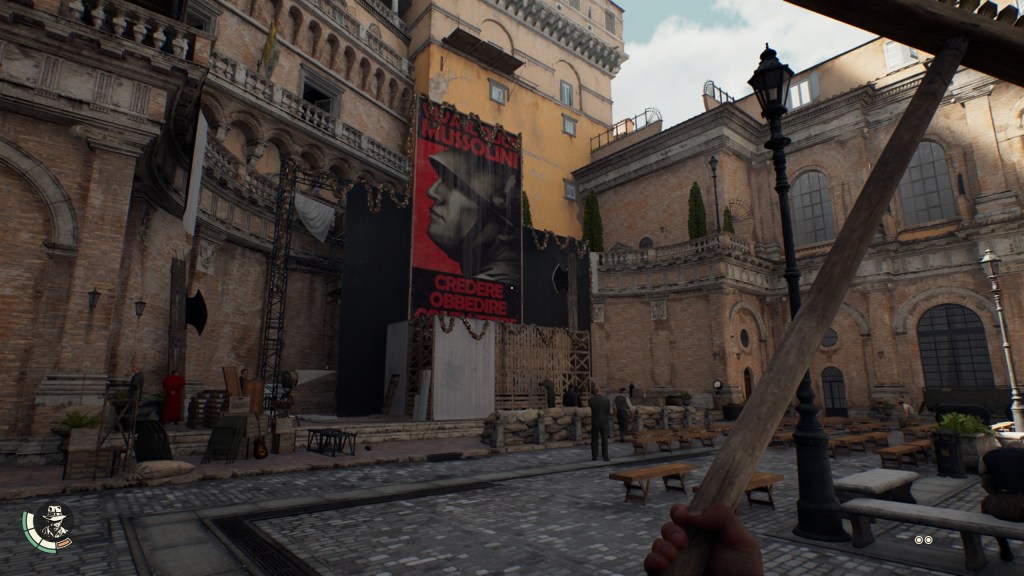
Task: Click the Indiana Jones portrait icon
Action: pyautogui.click(x=50, y=524)
